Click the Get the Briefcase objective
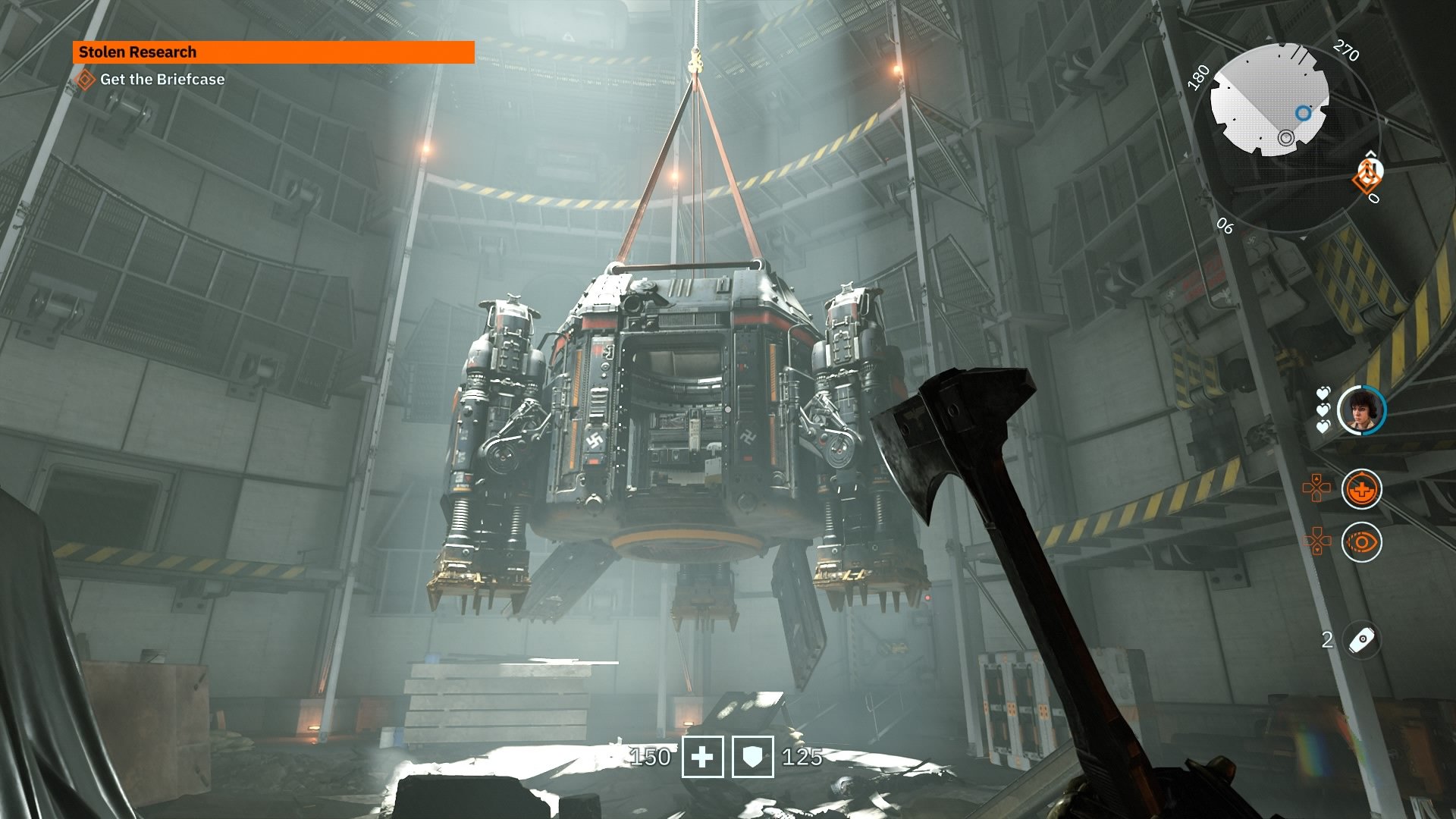Screen dimensions: 1456x819 pos(162,80)
